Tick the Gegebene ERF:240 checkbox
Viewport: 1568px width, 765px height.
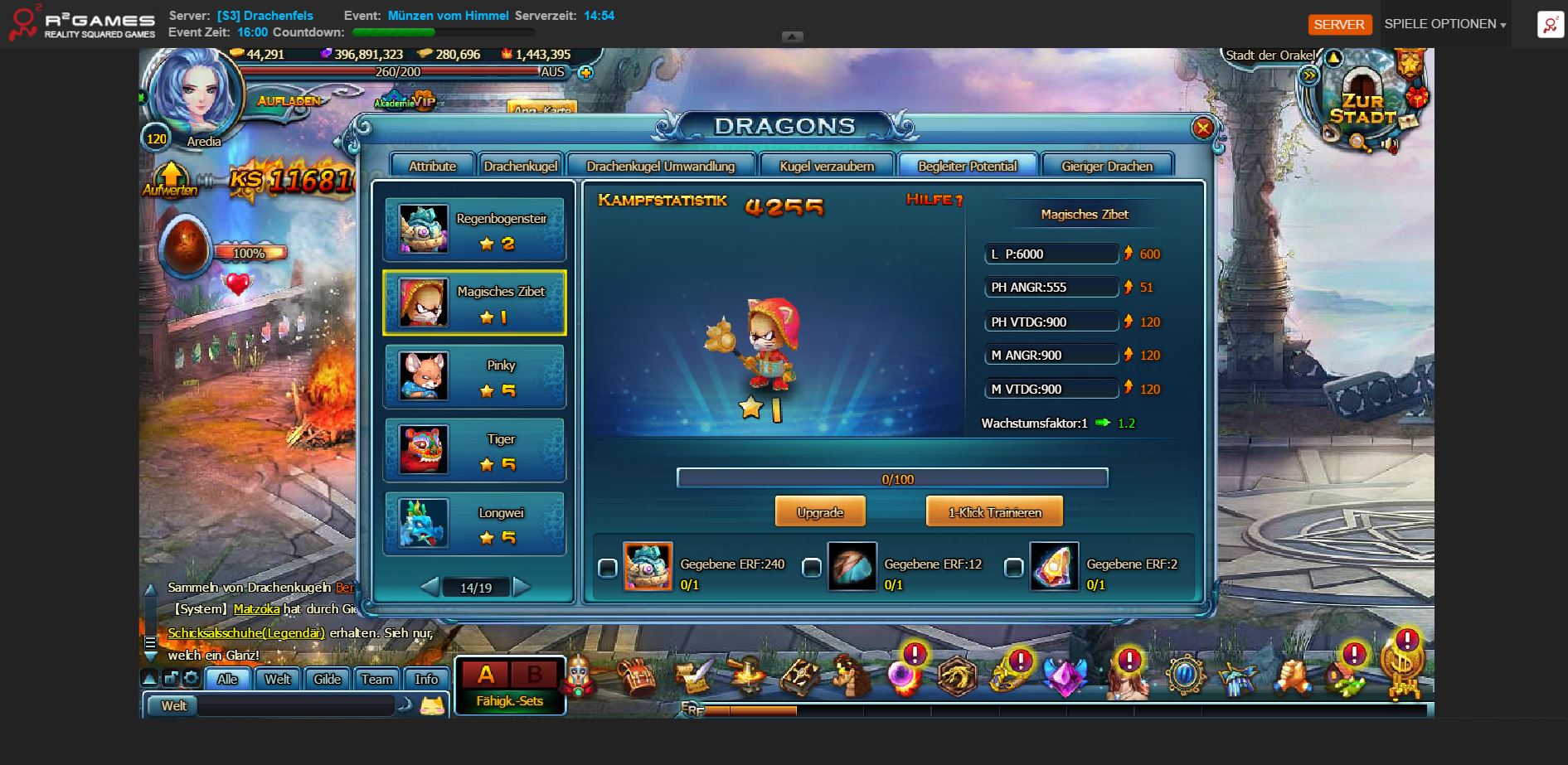point(608,568)
